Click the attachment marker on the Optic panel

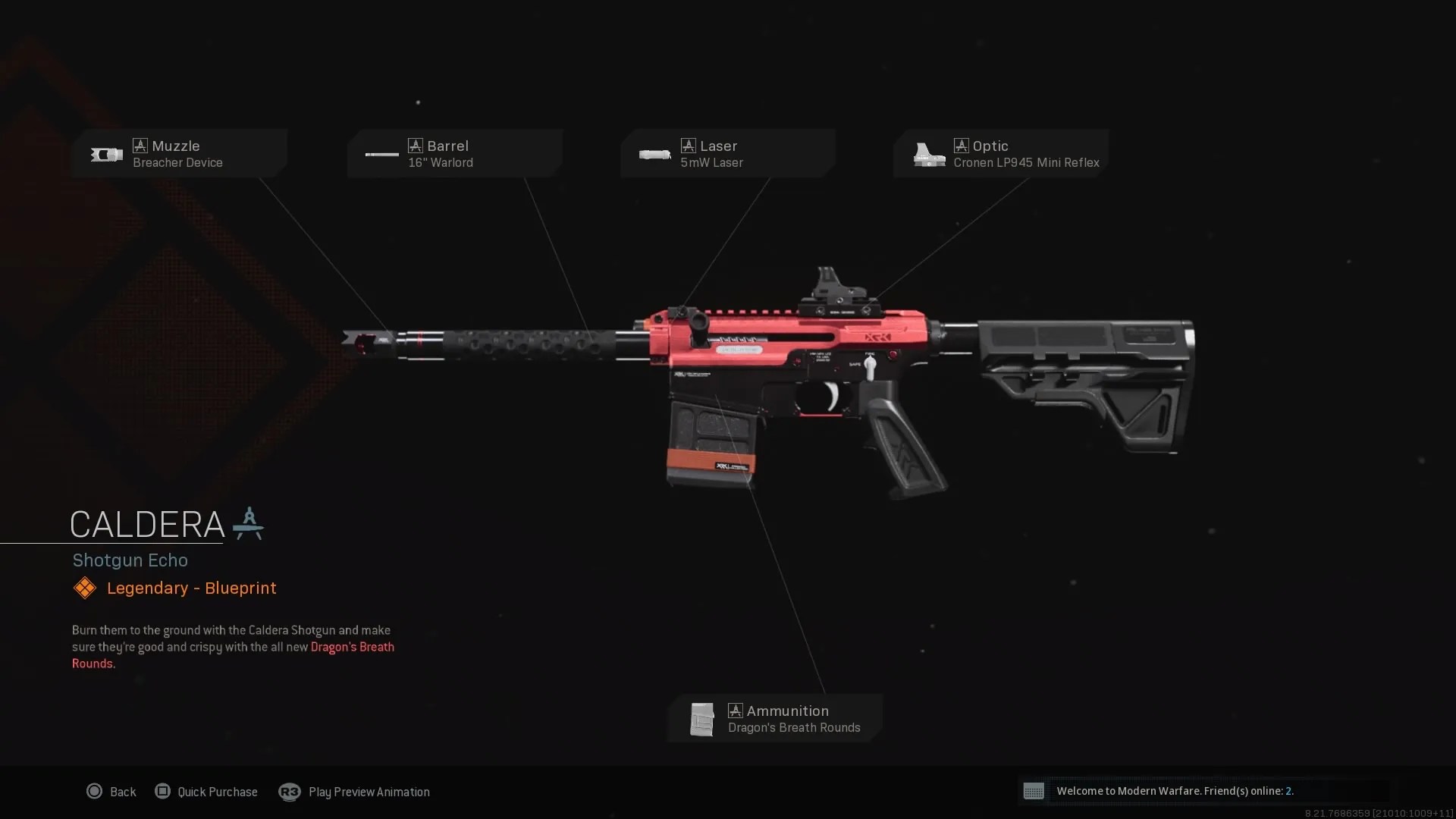962,145
